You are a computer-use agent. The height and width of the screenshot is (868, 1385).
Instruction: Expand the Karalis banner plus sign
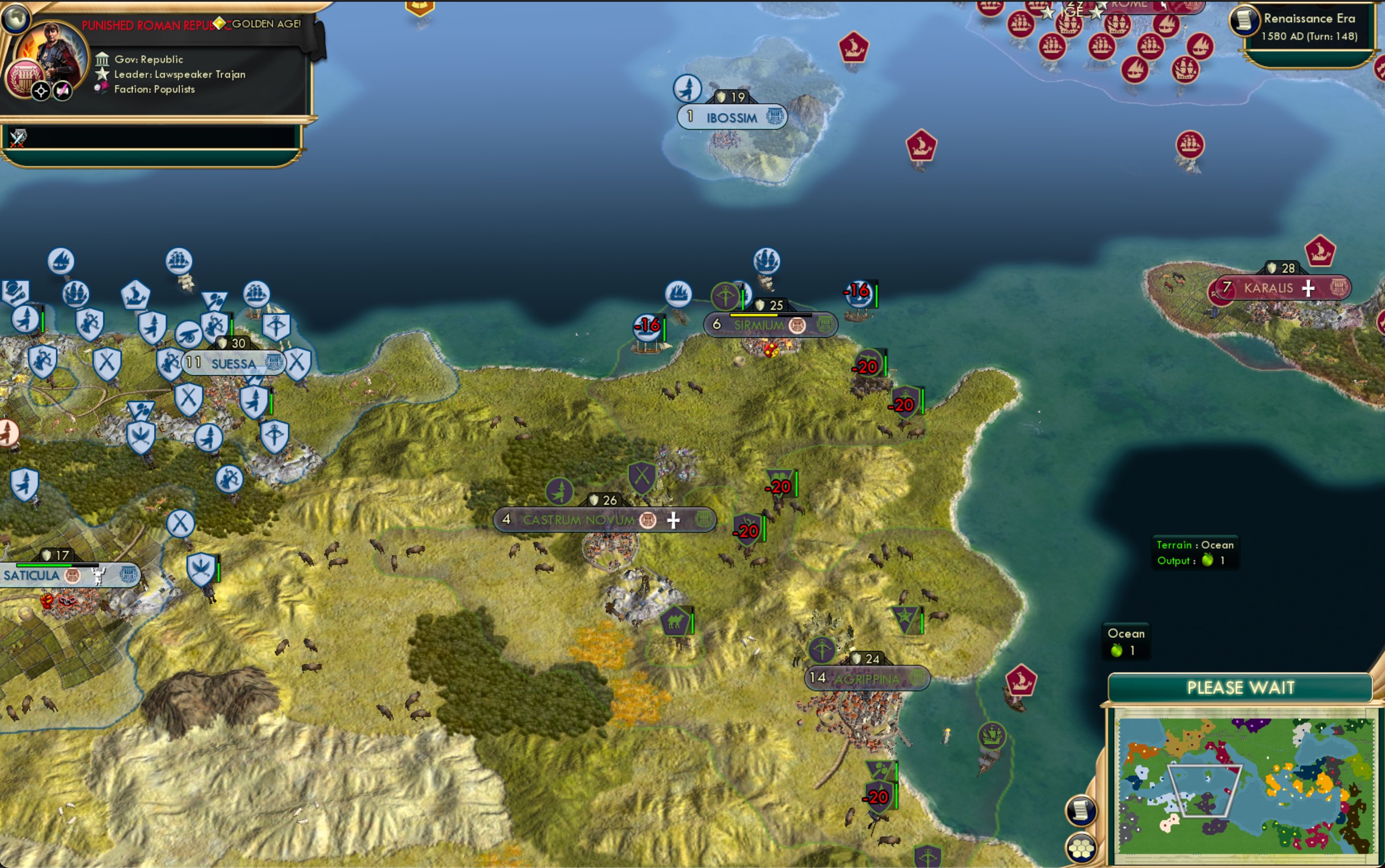(1309, 287)
